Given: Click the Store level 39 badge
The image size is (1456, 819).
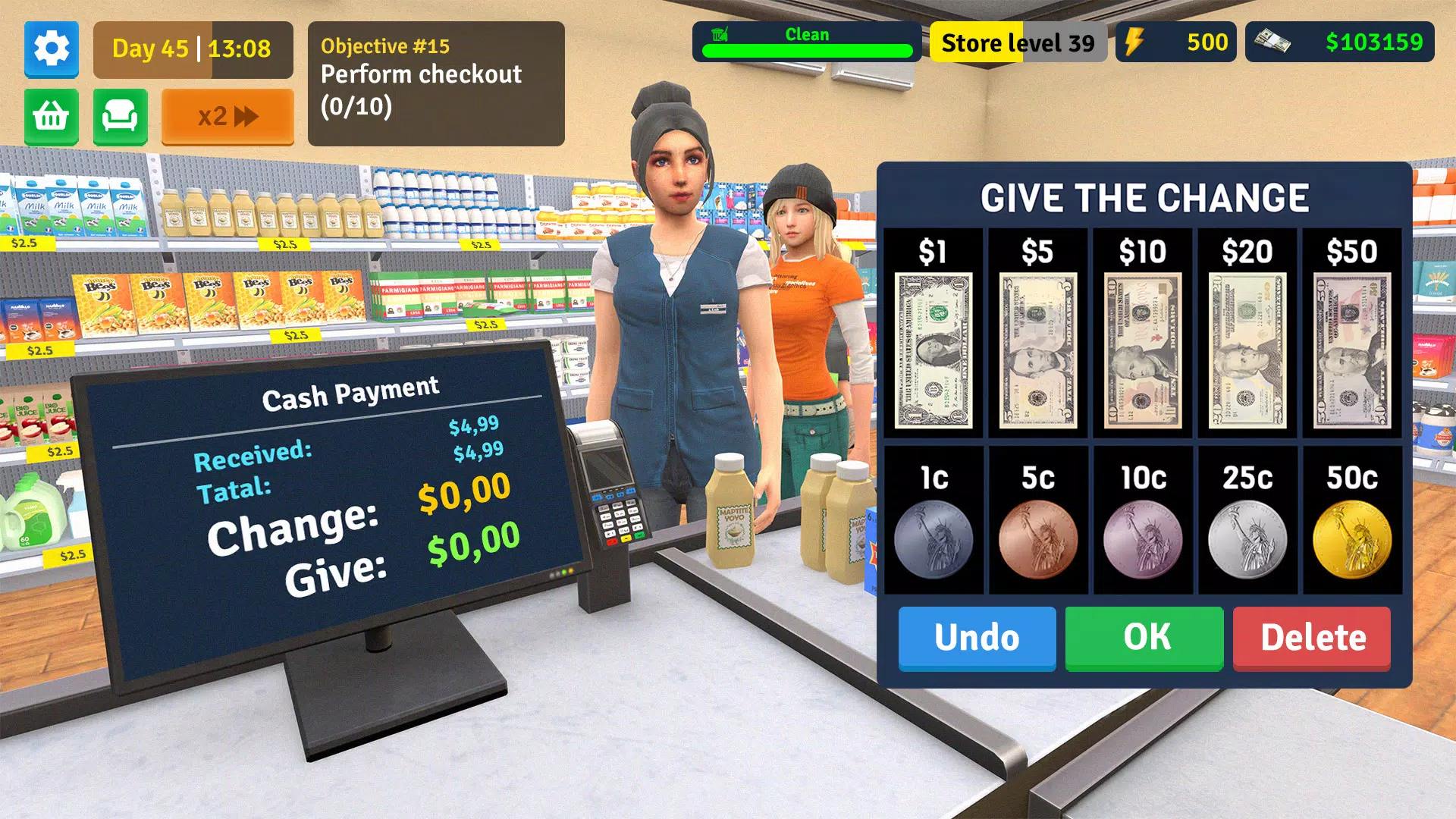Looking at the screenshot, I should 1019,42.
